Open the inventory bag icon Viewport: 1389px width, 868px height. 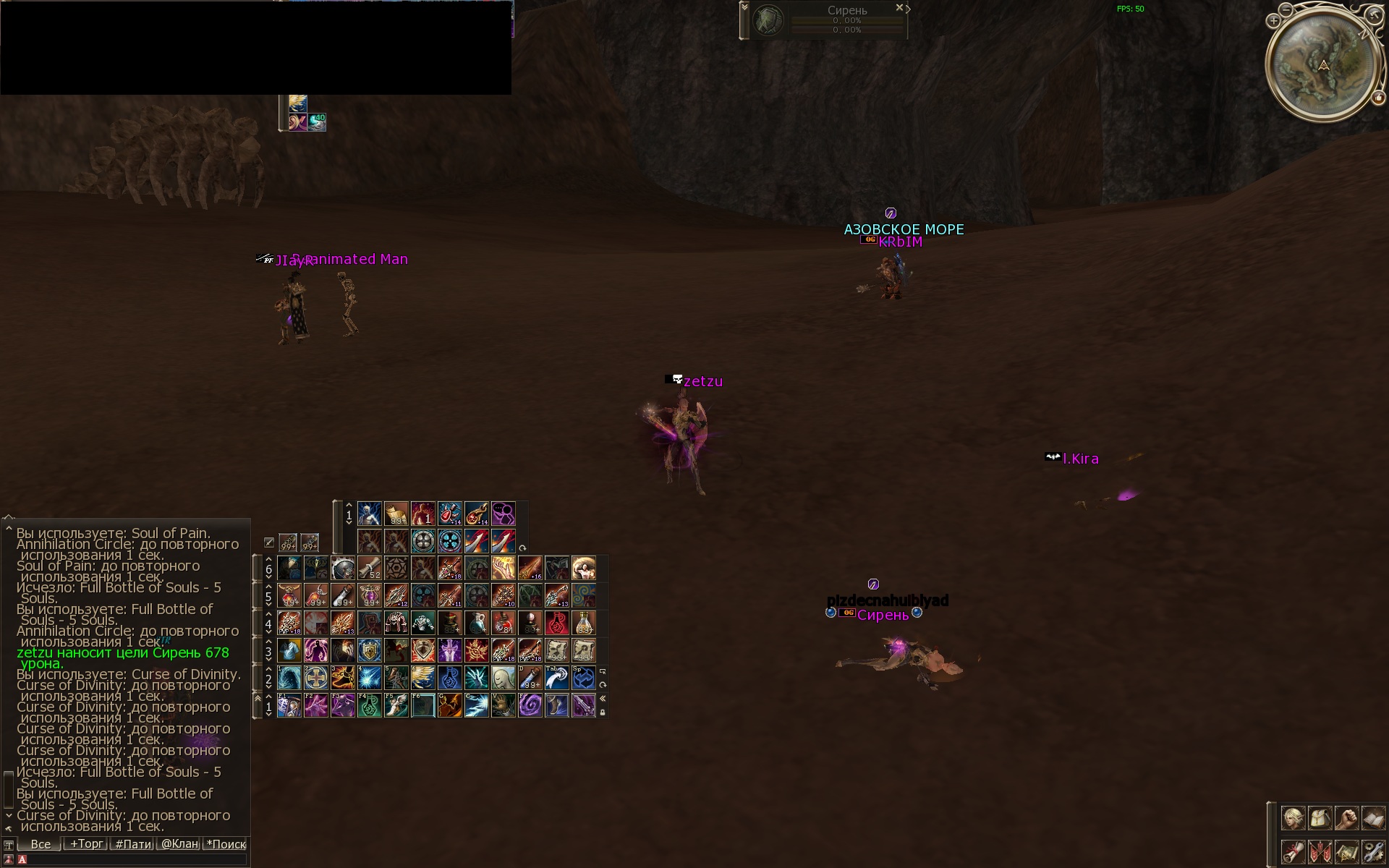[x=1320, y=818]
